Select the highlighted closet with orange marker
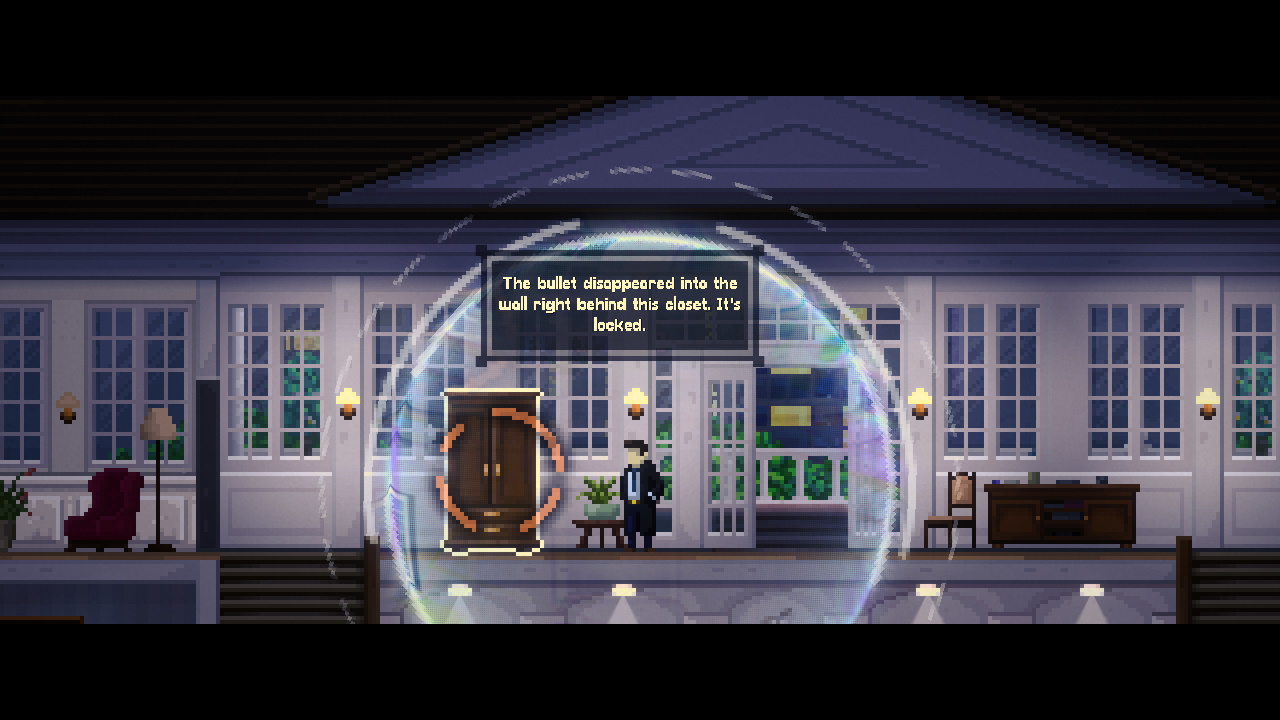The height and width of the screenshot is (720, 1280). pos(492,470)
